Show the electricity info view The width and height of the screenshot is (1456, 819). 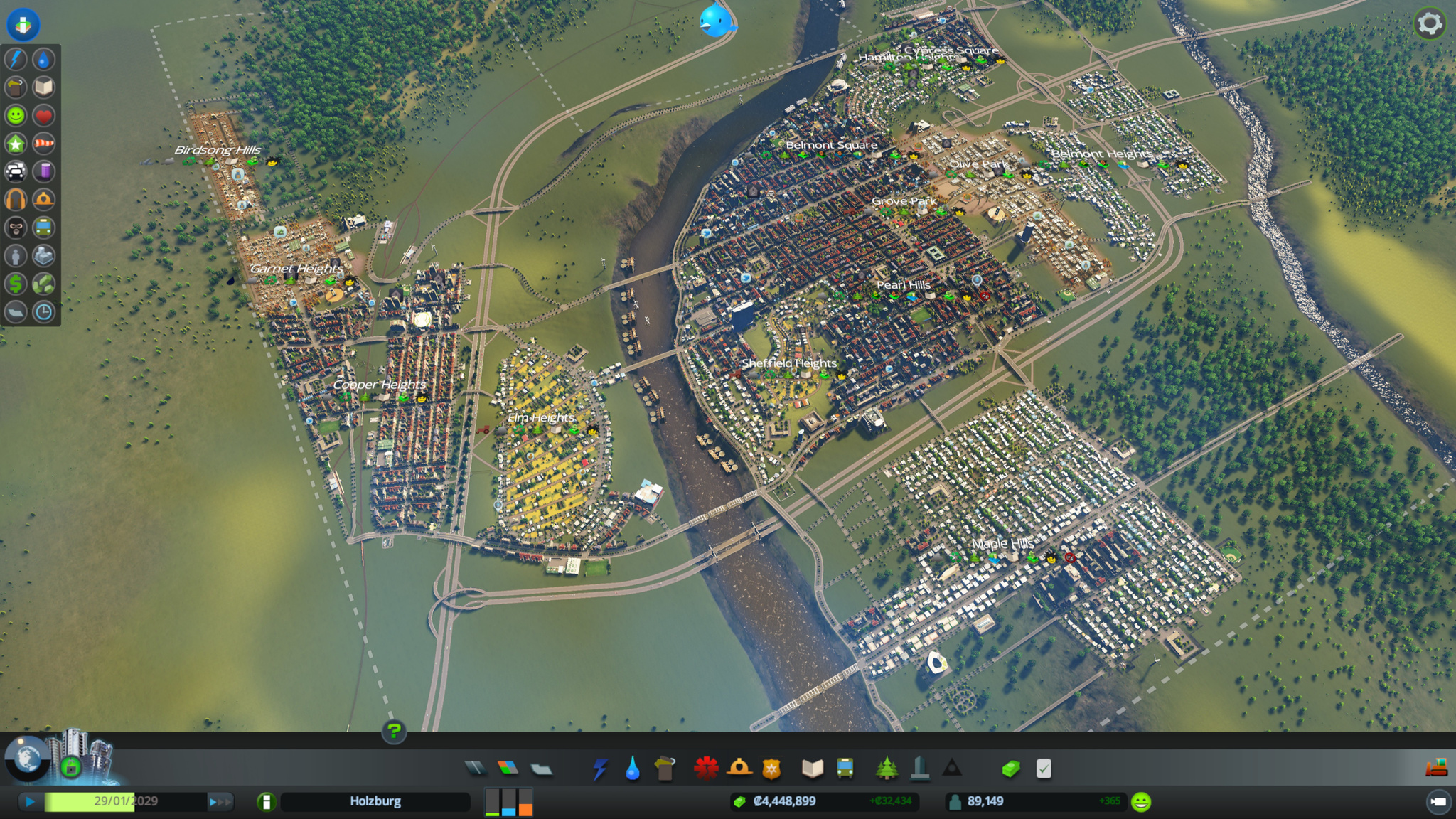tap(16, 59)
